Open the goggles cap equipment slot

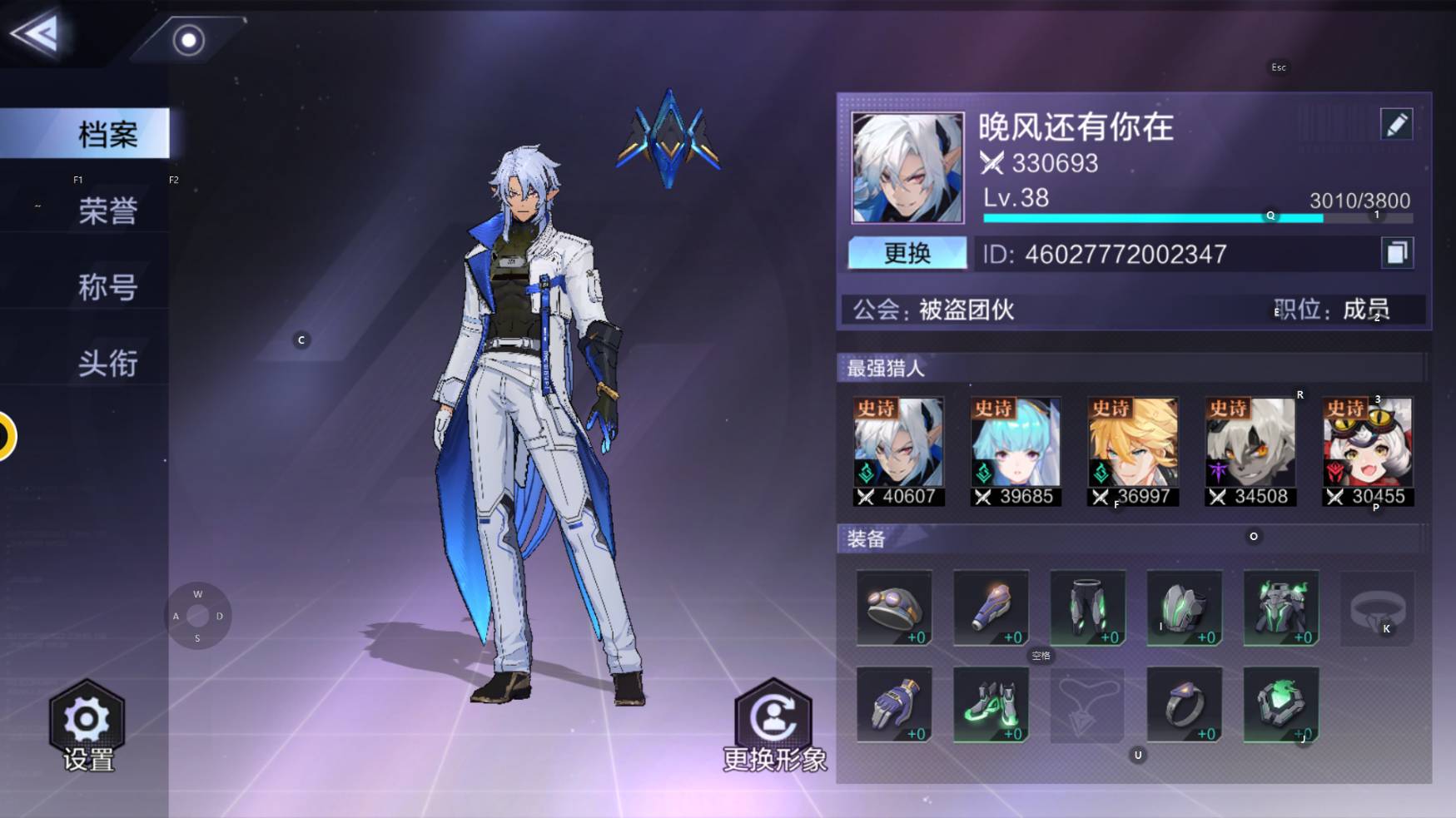pos(894,607)
